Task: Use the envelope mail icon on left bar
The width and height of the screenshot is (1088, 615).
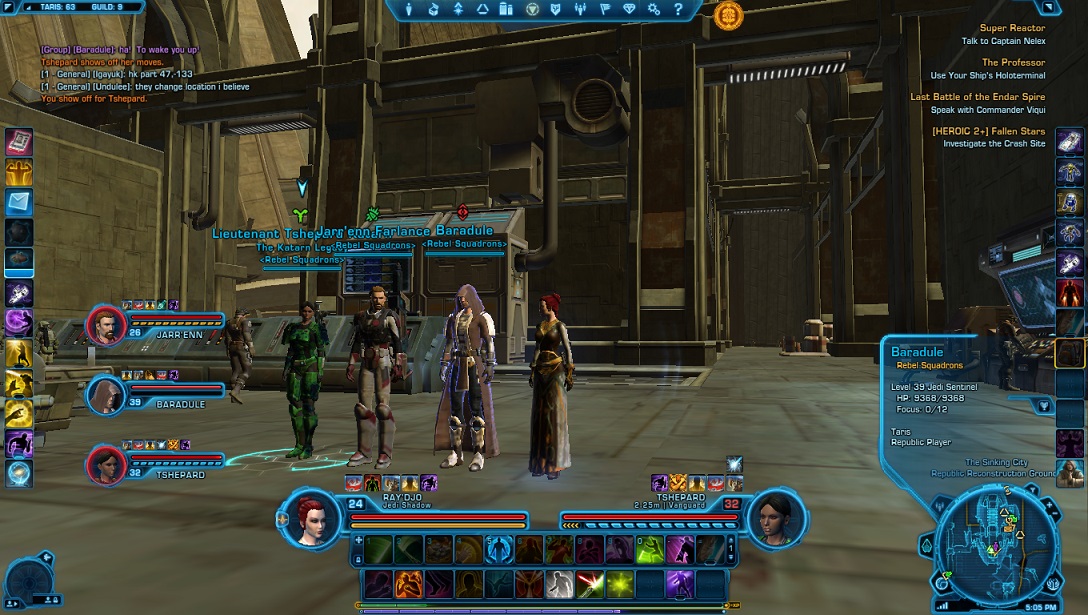Action: click(19, 202)
